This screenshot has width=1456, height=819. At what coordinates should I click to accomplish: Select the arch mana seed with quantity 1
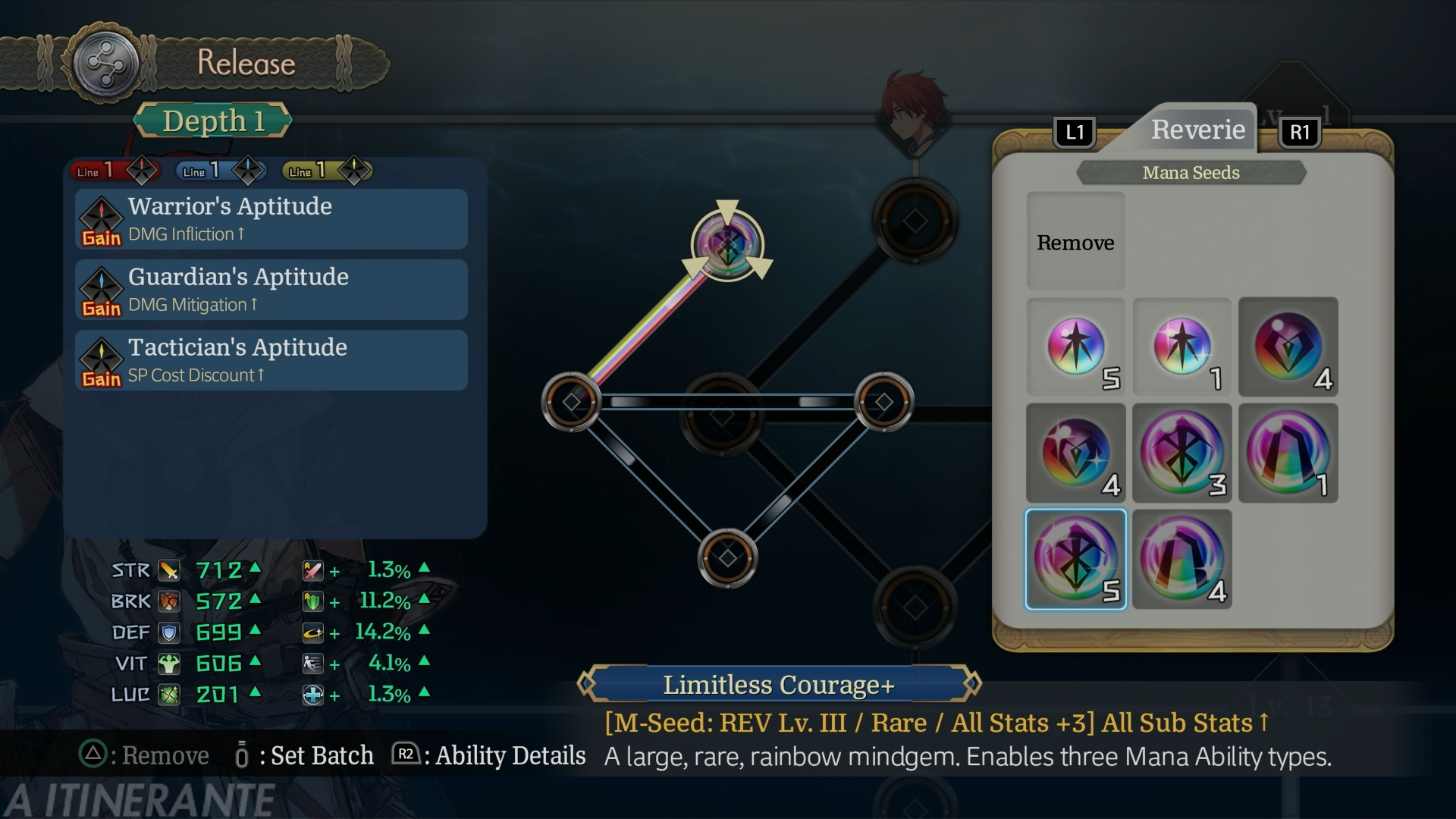(1288, 453)
